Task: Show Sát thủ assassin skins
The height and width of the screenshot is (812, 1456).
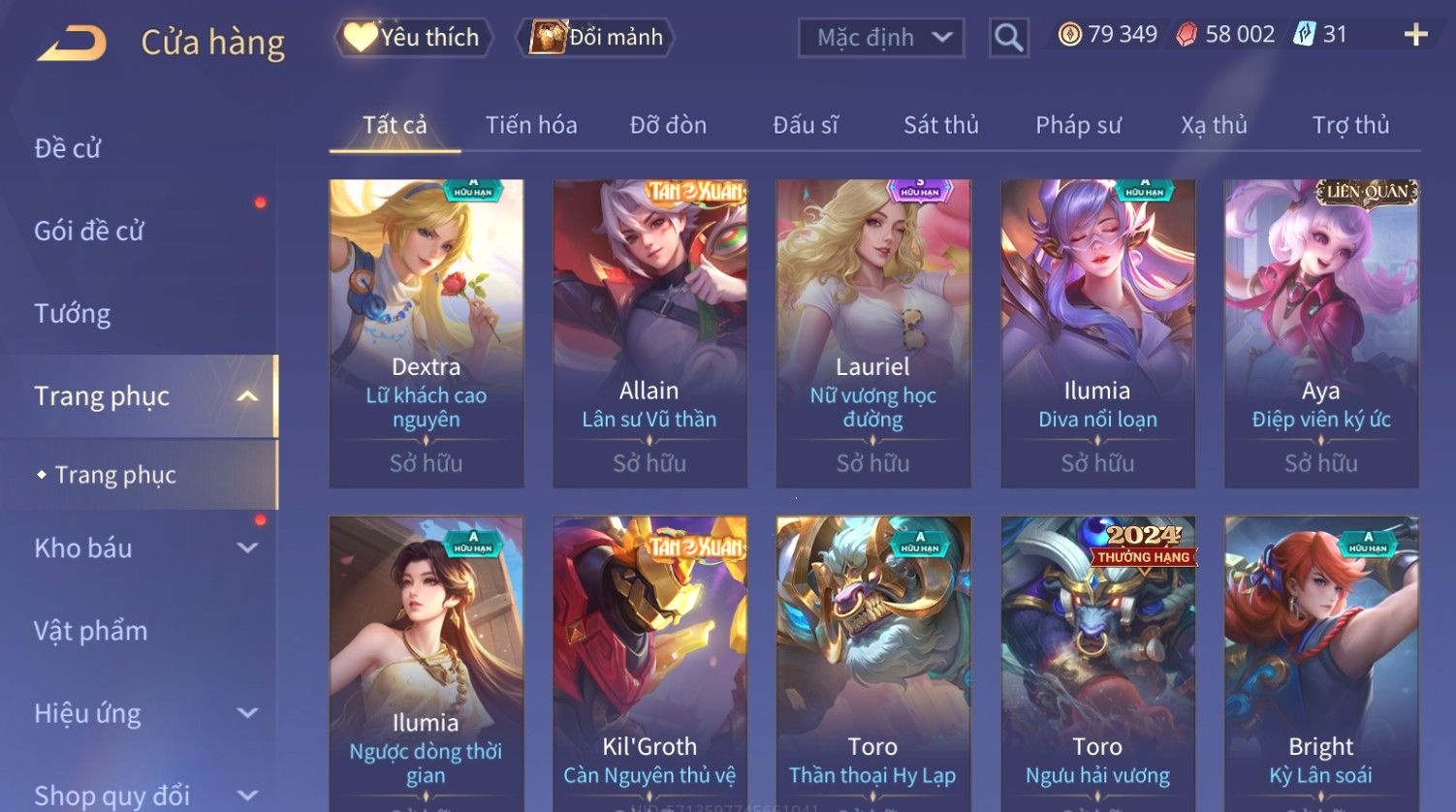Action: click(x=940, y=125)
